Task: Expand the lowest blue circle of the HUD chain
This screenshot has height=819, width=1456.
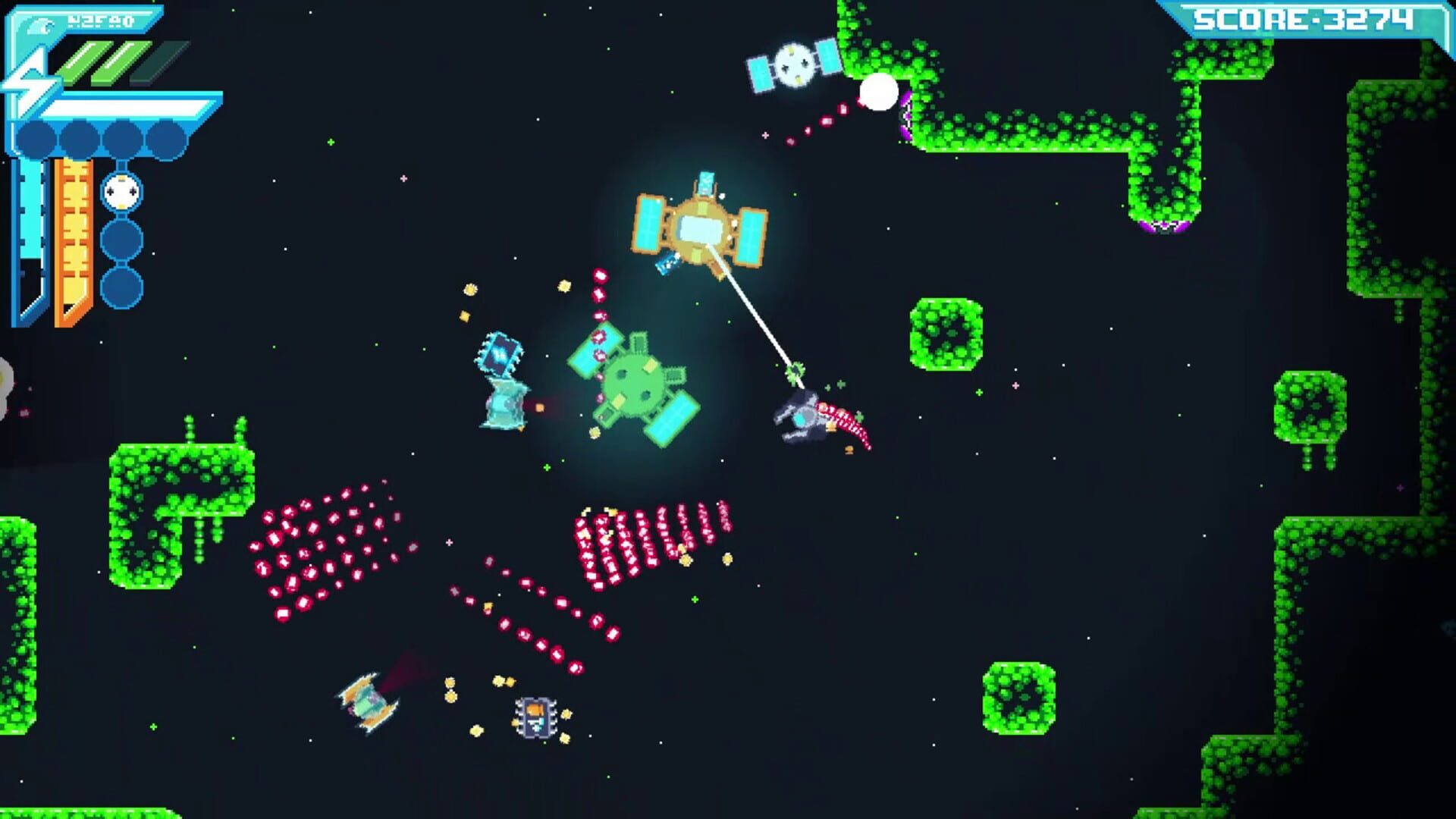Action: pyautogui.click(x=121, y=287)
